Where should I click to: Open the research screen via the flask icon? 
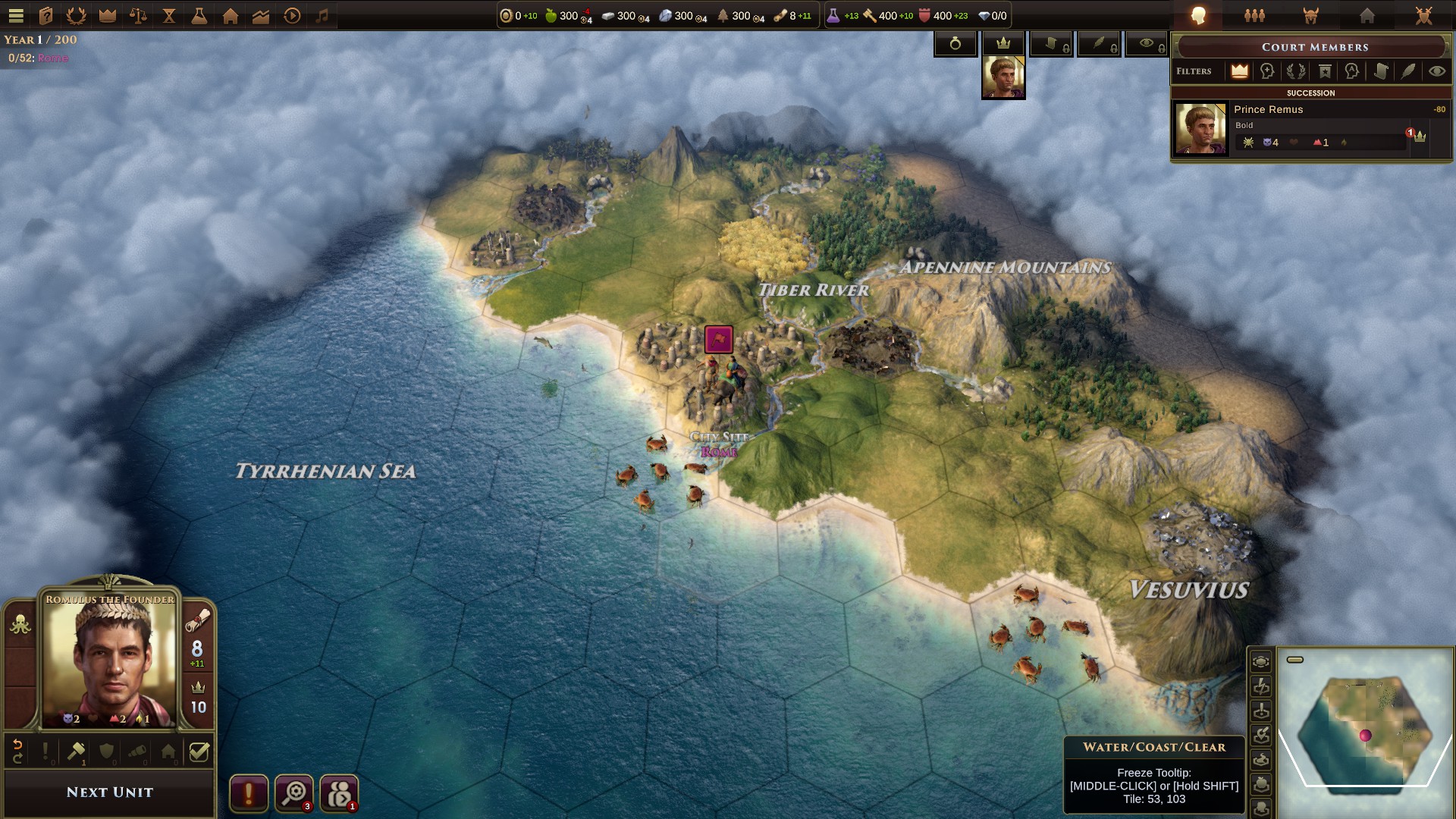[x=199, y=15]
